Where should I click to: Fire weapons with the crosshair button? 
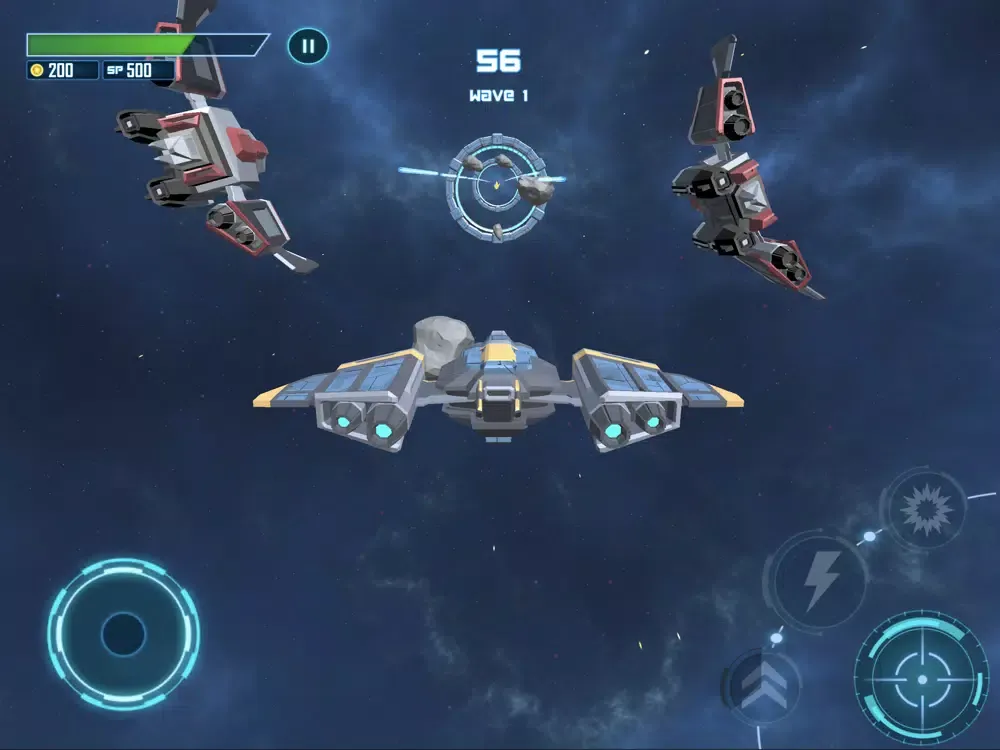pyautogui.click(x=920, y=679)
